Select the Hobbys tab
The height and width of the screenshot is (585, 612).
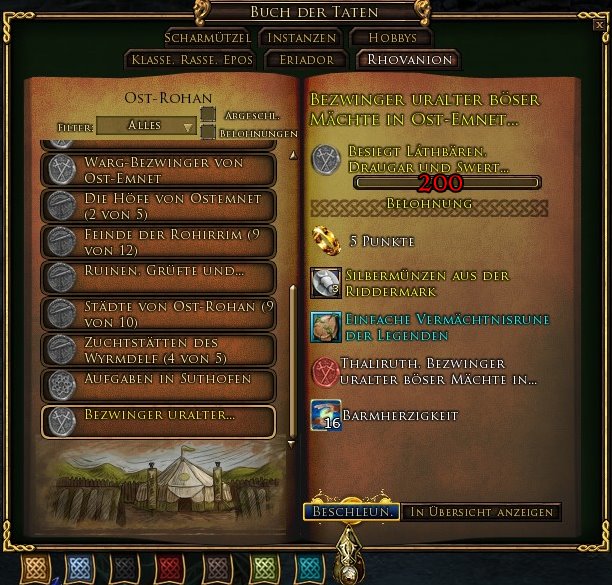pos(390,38)
